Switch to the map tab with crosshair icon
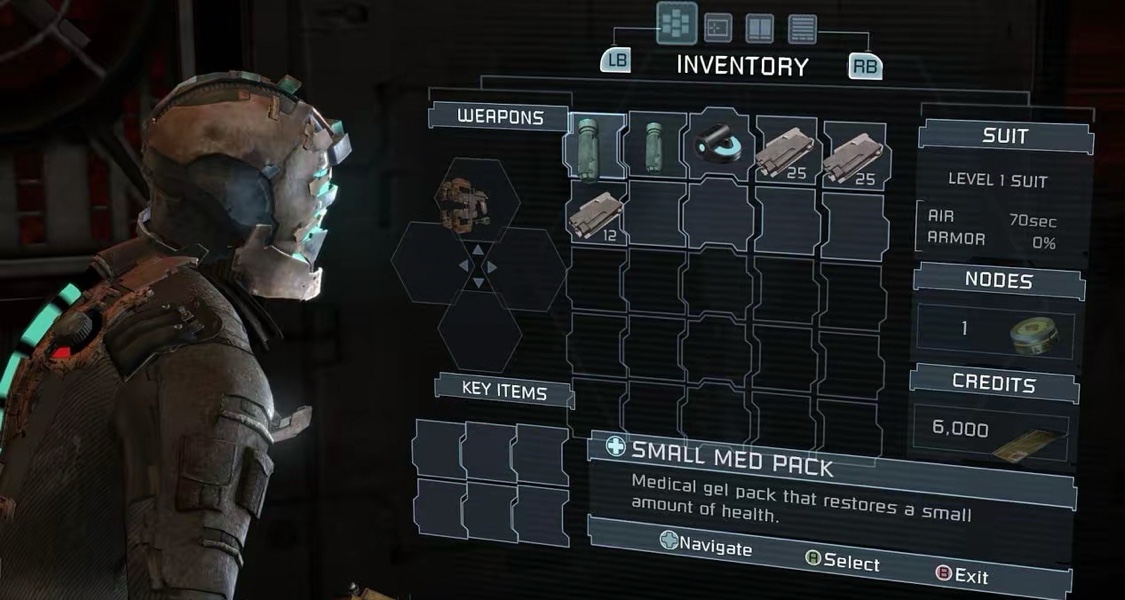1125x600 pixels. point(718,27)
